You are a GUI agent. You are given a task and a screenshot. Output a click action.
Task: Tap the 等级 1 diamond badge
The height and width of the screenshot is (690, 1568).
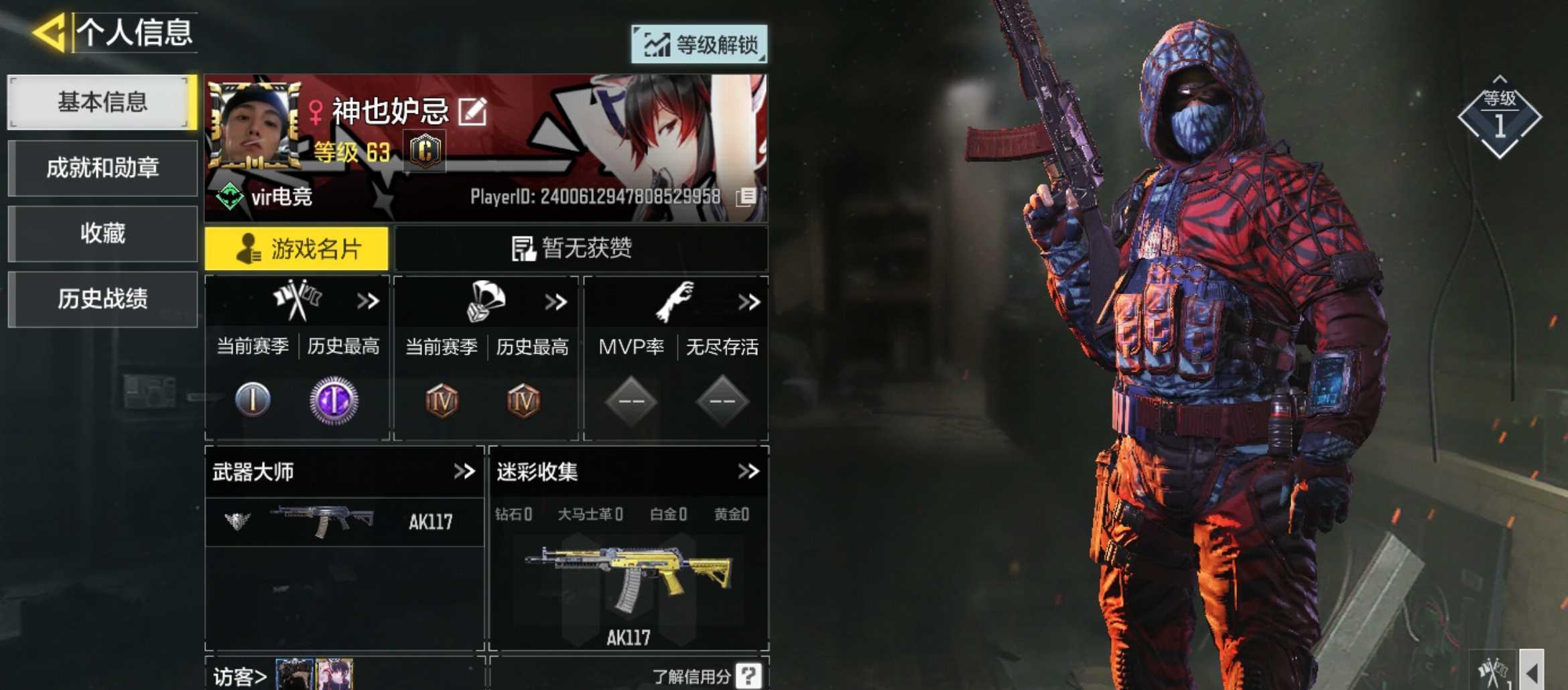1500,117
